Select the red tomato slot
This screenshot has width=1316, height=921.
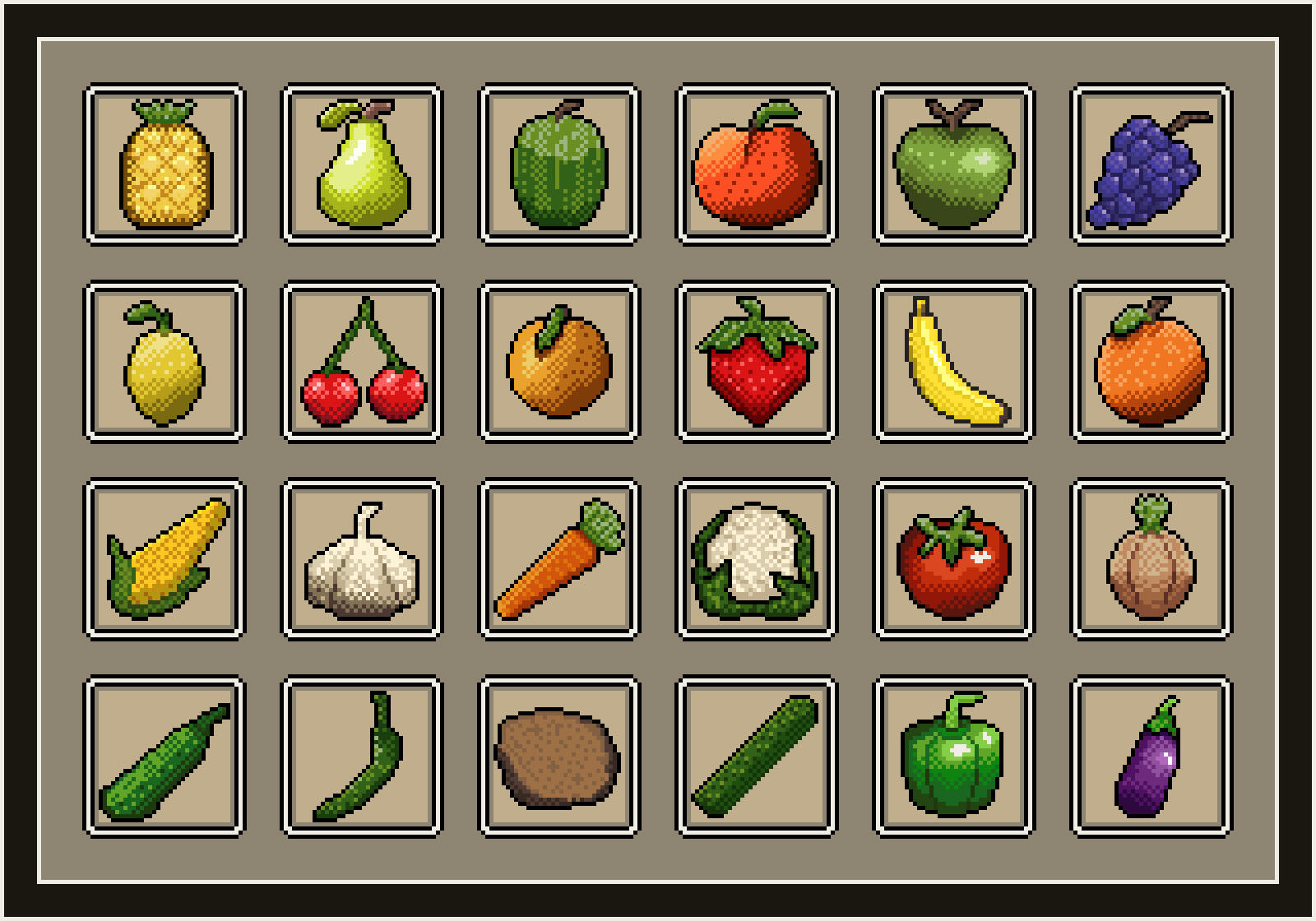coord(954,559)
